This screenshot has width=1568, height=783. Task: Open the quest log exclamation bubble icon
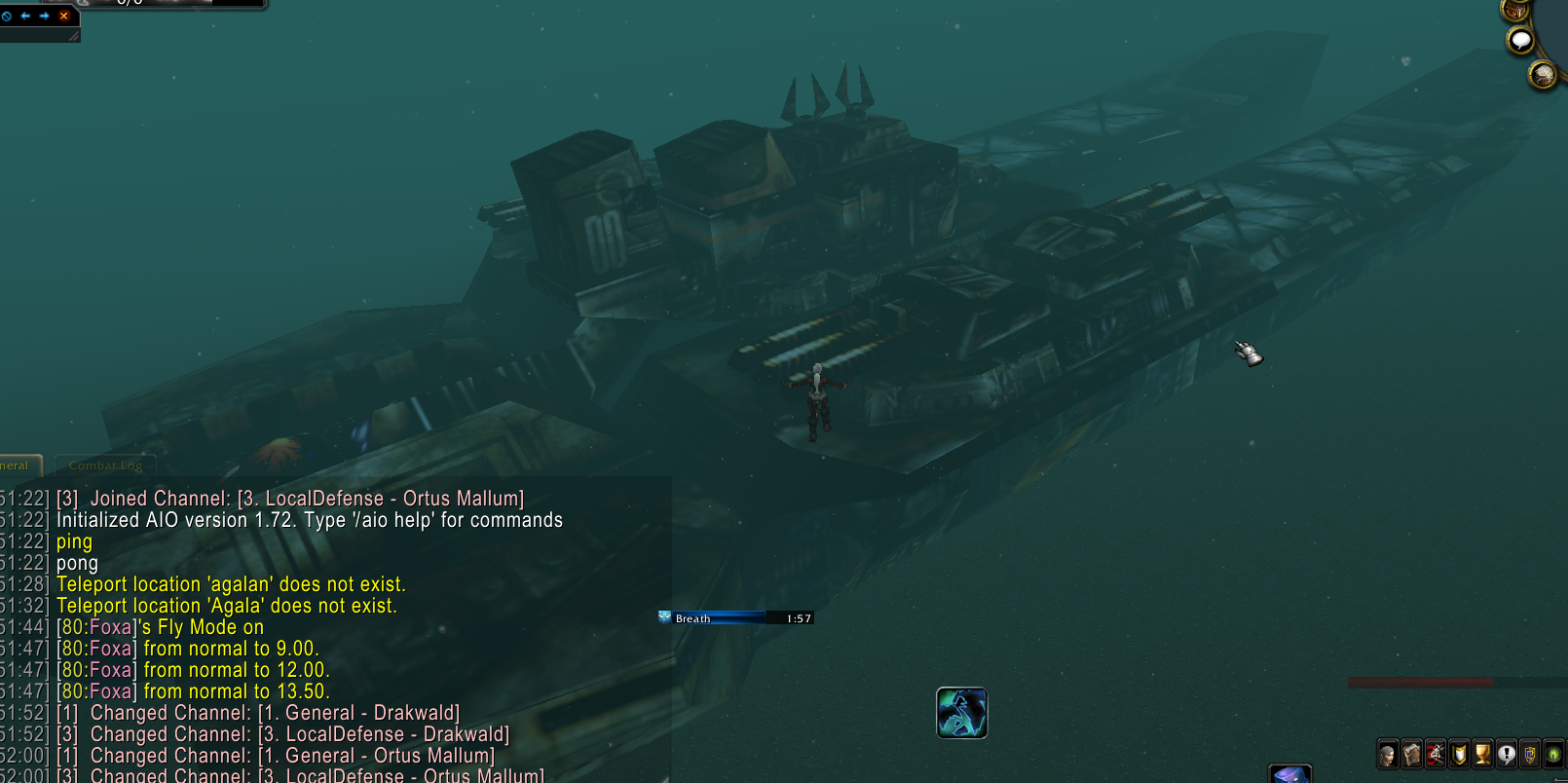[x=1507, y=754]
